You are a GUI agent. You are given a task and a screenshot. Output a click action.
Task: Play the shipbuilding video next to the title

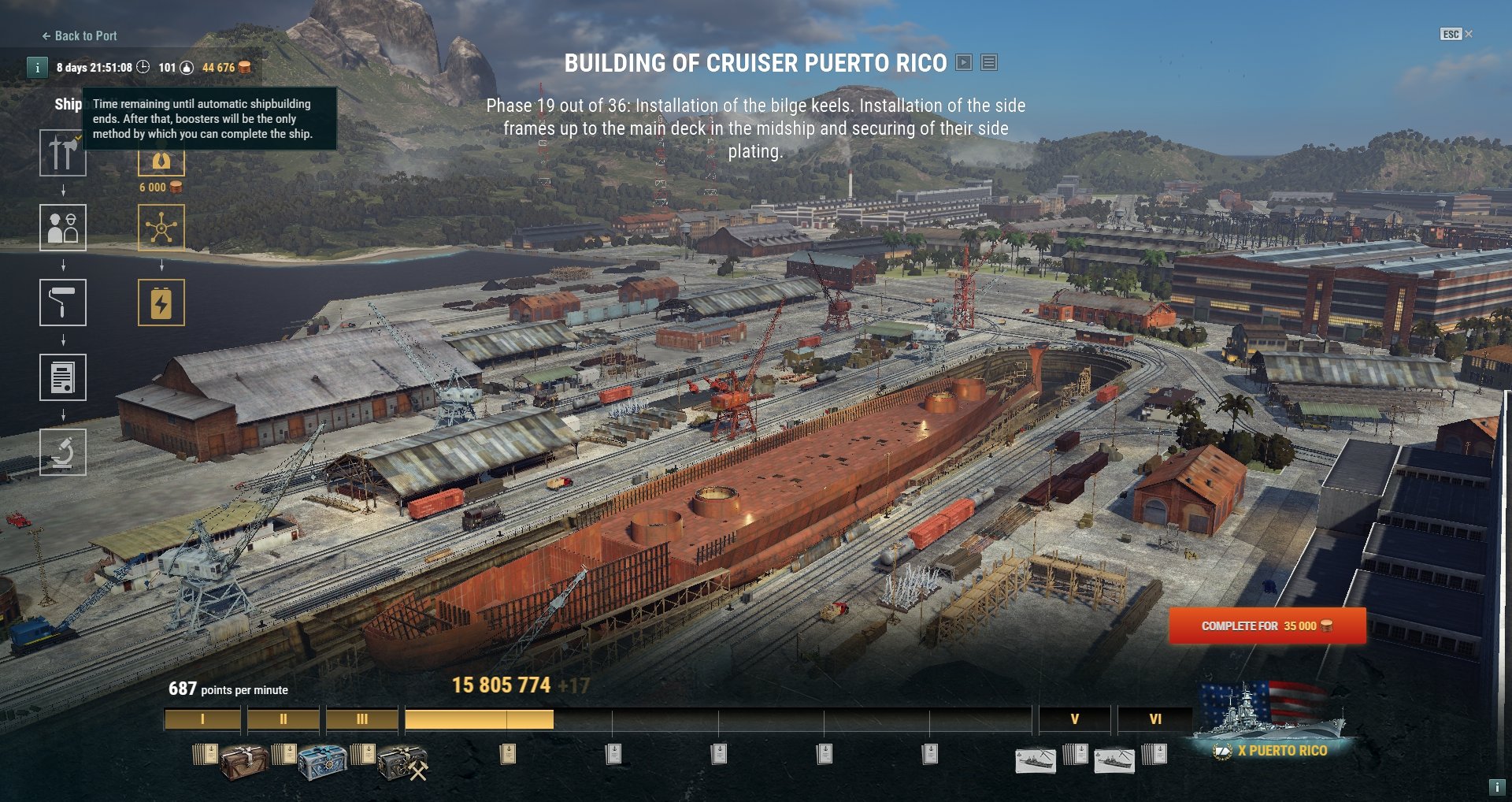tap(964, 63)
